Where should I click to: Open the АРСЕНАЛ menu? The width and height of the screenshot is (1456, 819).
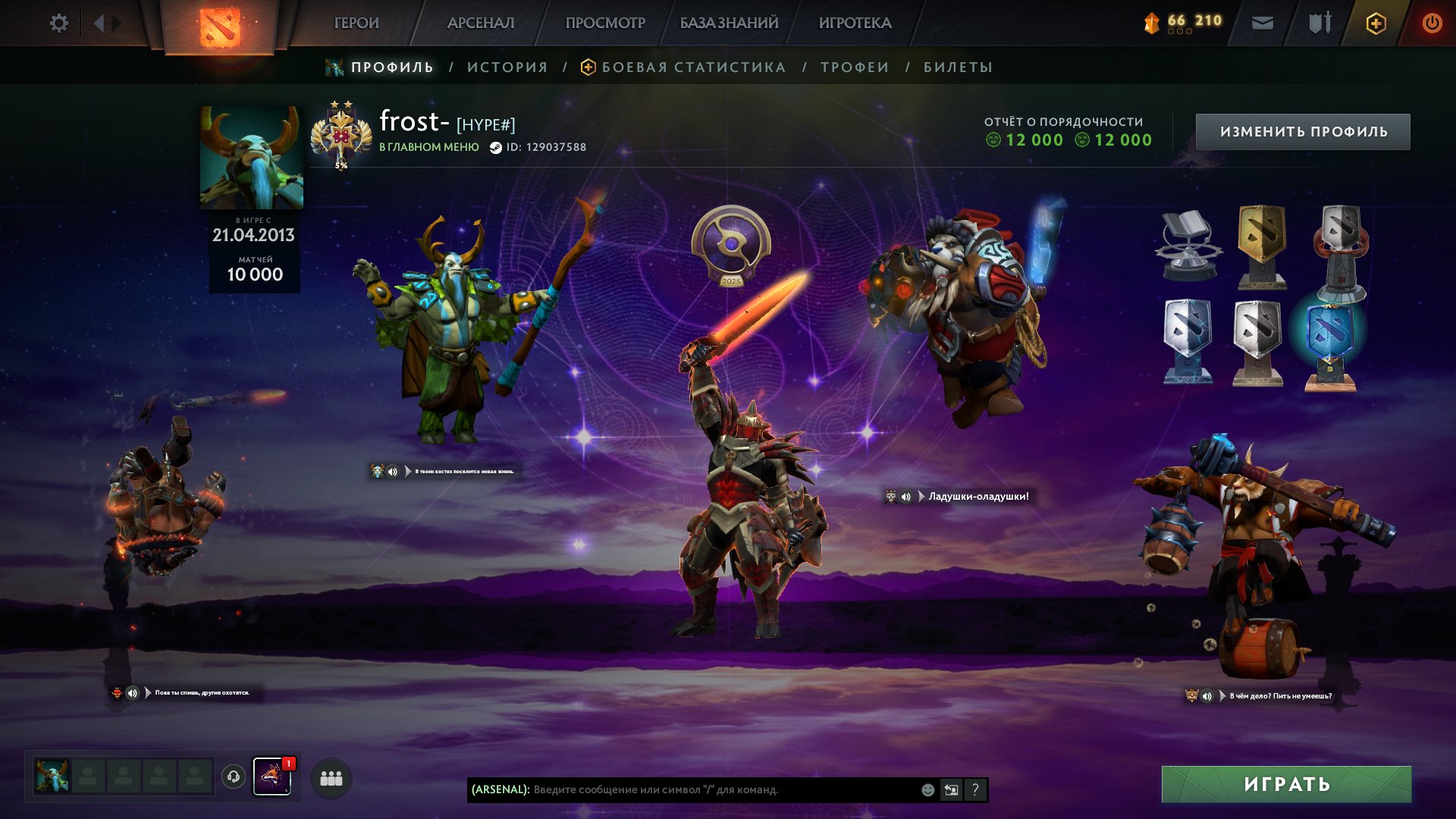[x=482, y=23]
